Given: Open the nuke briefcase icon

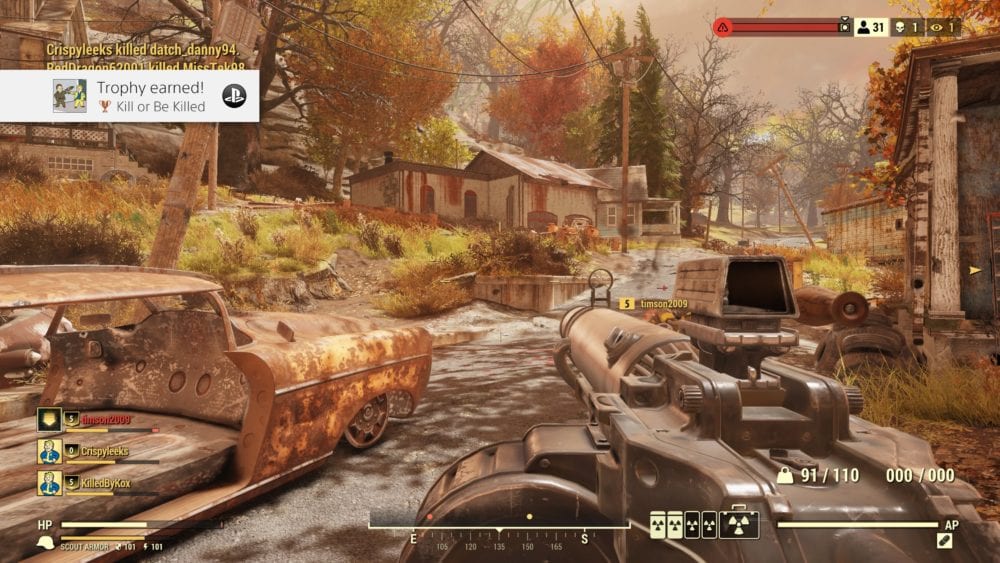Looking at the screenshot, I should coord(739,525).
